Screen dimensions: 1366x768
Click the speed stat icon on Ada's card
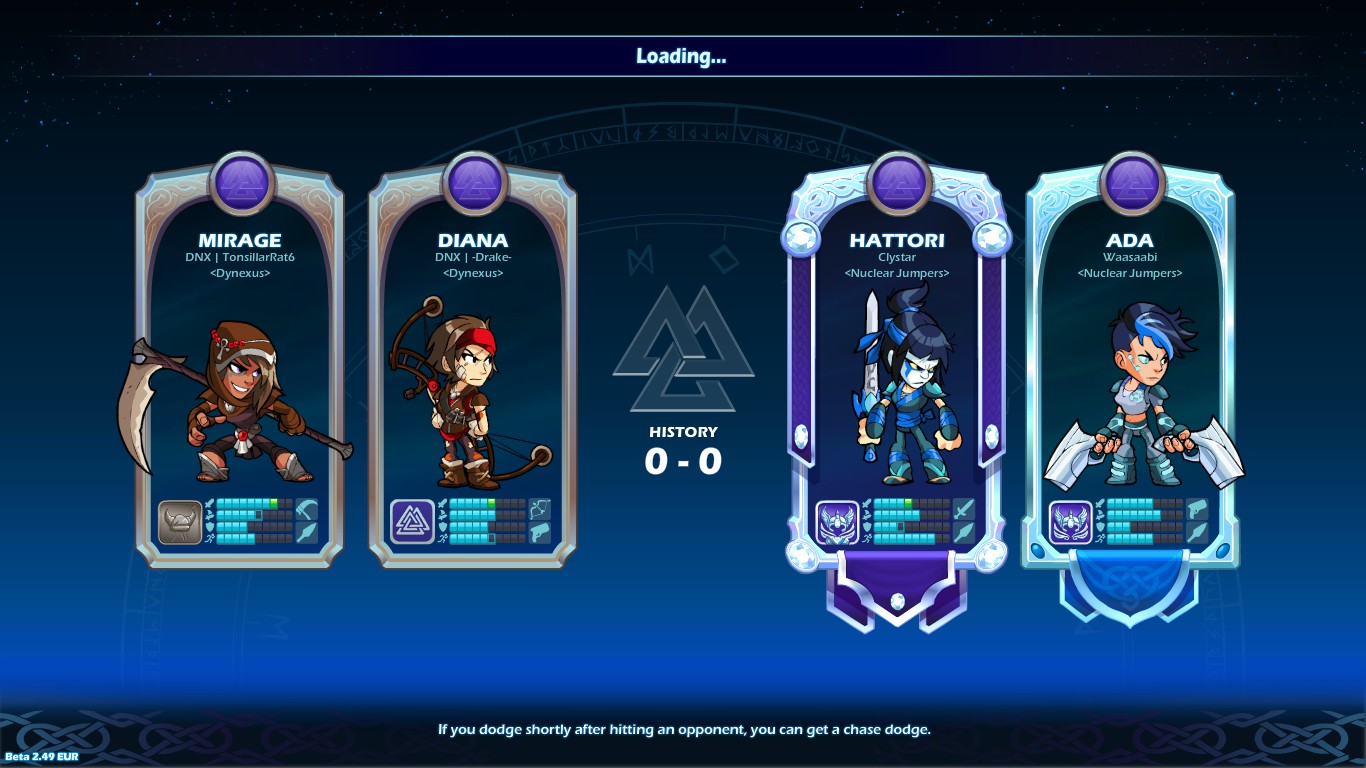click(1101, 538)
